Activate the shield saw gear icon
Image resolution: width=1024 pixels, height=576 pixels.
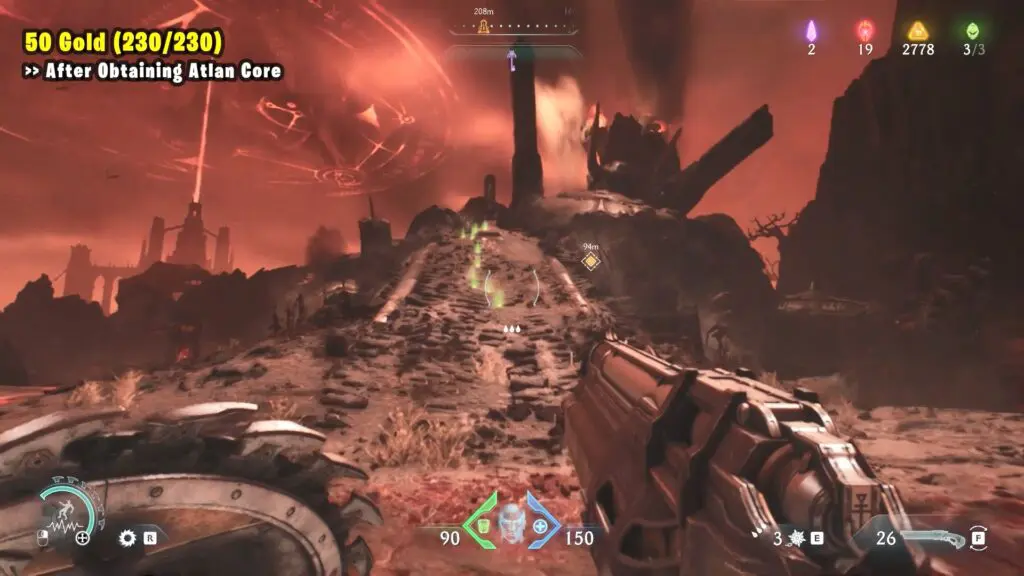tap(127, 537)
